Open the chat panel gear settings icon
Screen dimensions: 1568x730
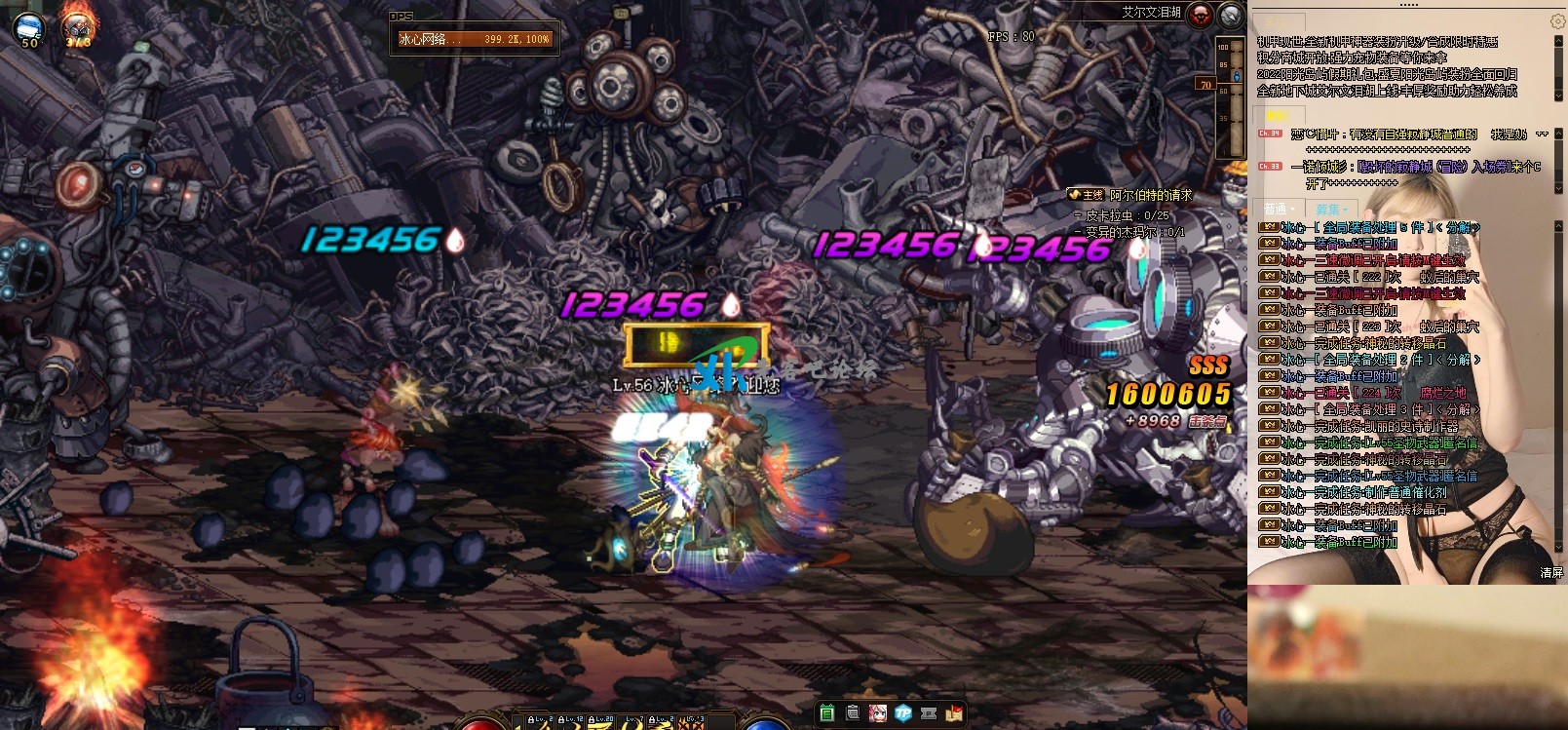click(1556, 21)
